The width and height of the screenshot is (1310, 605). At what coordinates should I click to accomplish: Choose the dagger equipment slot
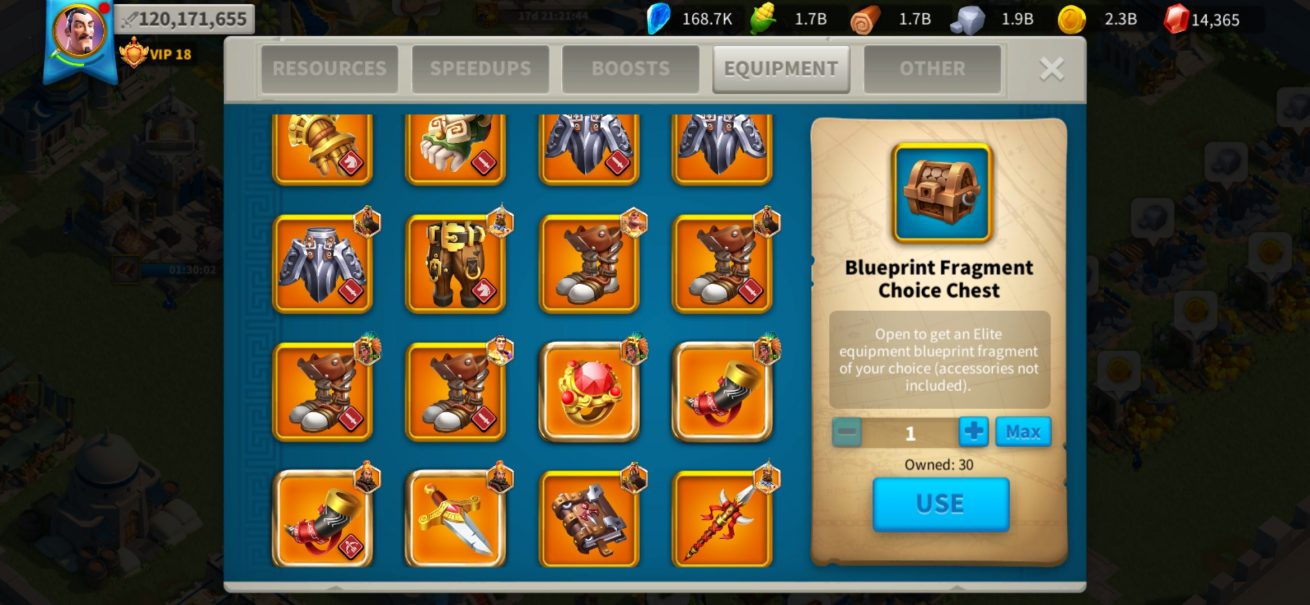[x=455, y=519]
